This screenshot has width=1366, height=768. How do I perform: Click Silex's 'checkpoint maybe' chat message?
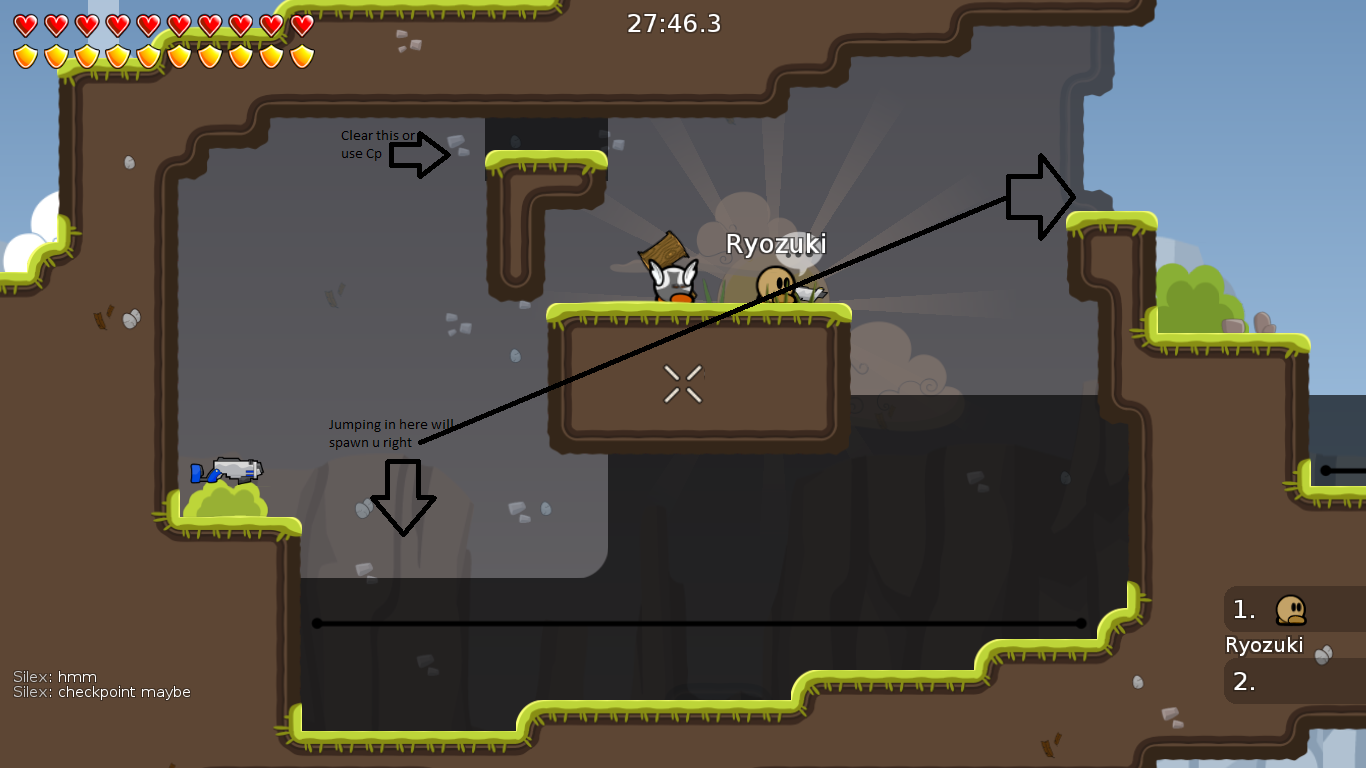[x=100, y=691]
